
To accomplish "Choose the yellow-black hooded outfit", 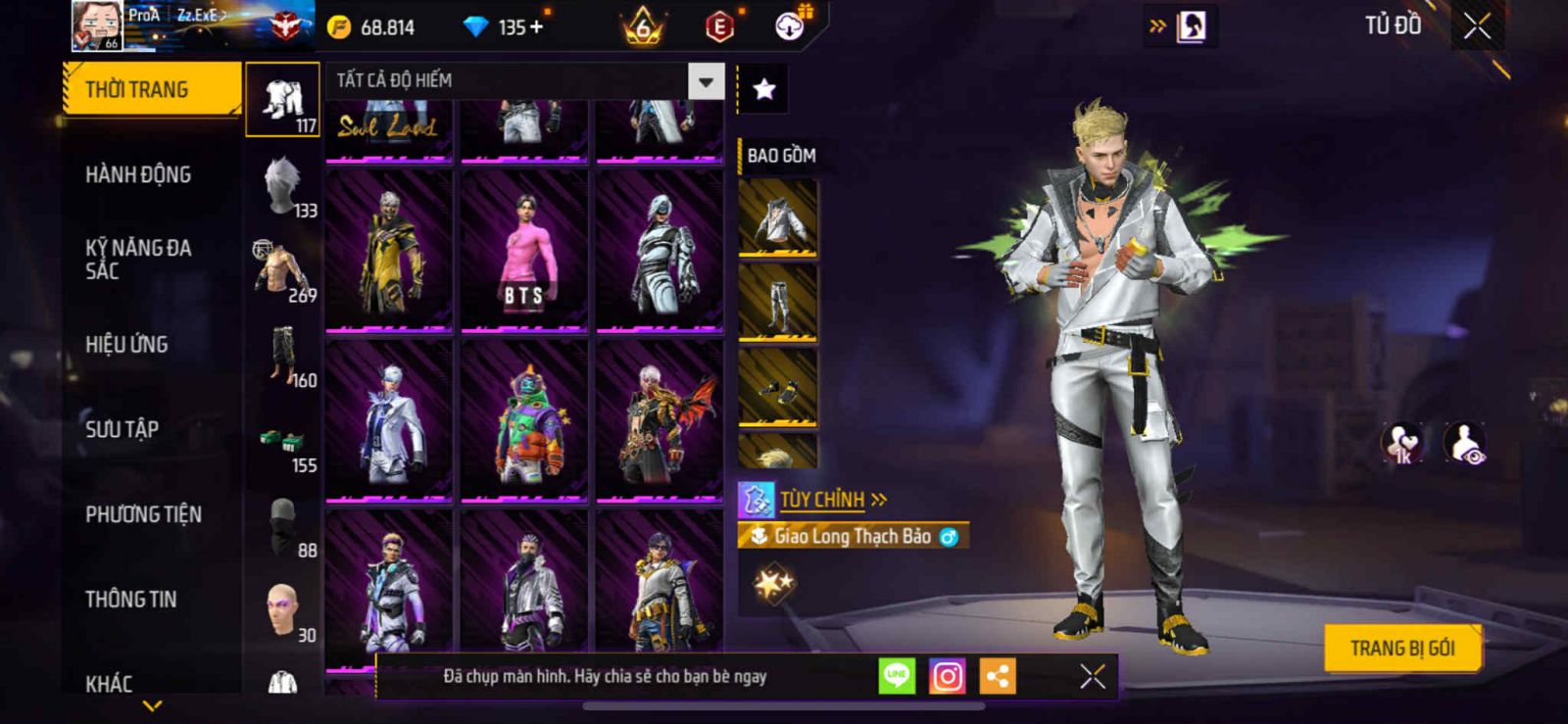I will [389, 251].
